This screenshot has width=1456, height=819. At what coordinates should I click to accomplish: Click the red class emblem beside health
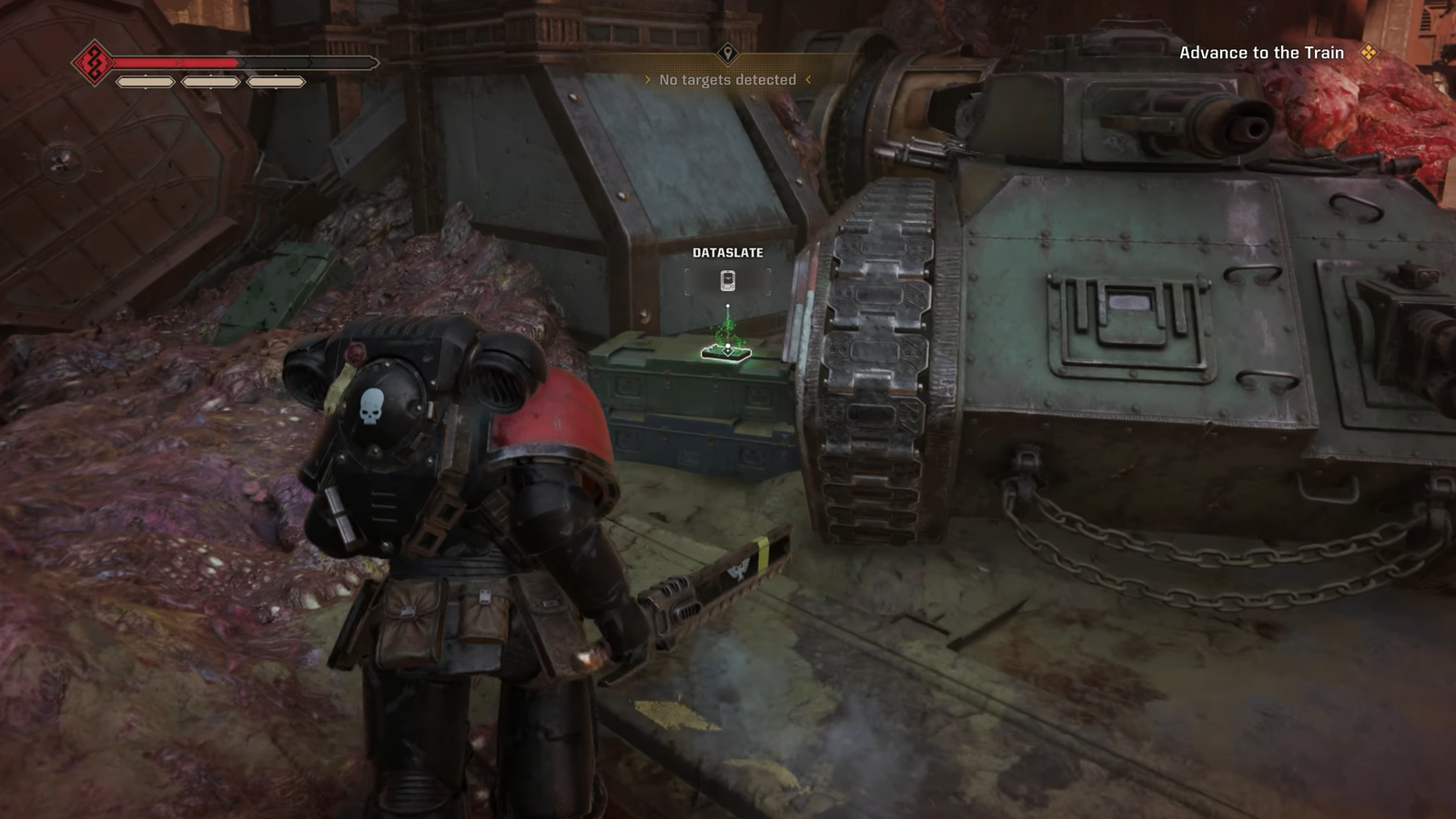tap(93, 63)
